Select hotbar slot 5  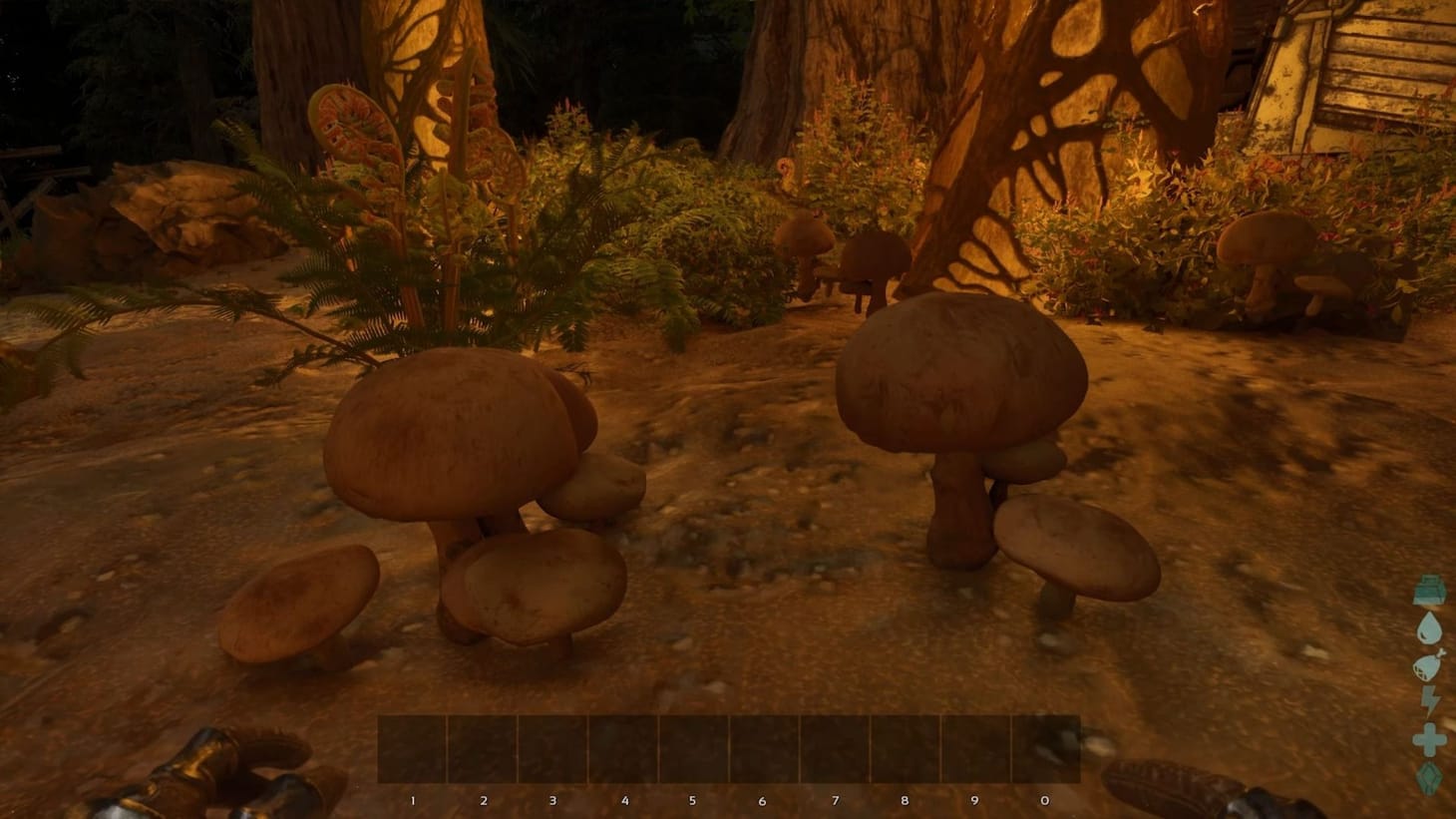click(692, 746)
